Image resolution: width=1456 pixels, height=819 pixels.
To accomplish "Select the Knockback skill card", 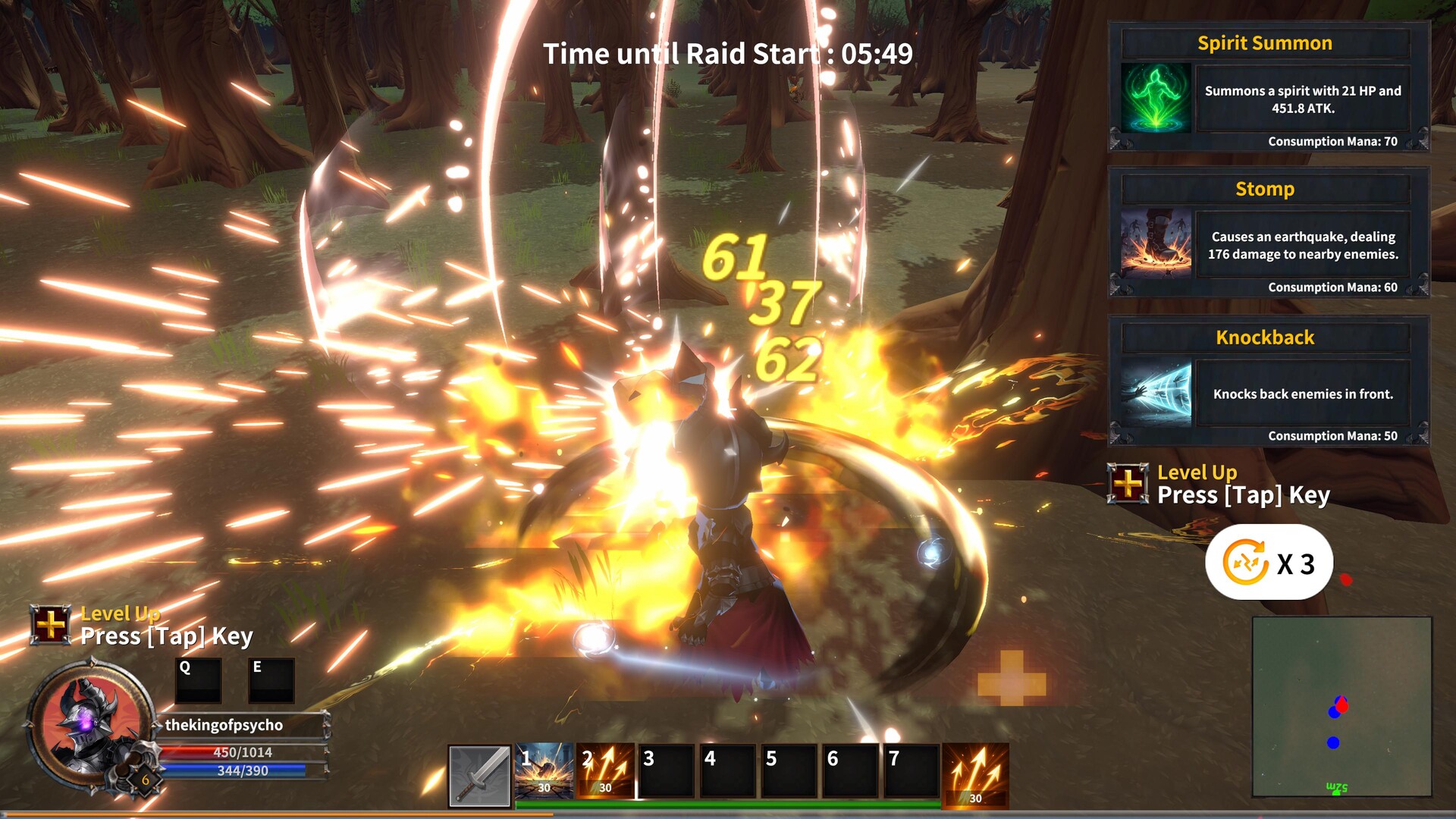I will [1268, 381].
